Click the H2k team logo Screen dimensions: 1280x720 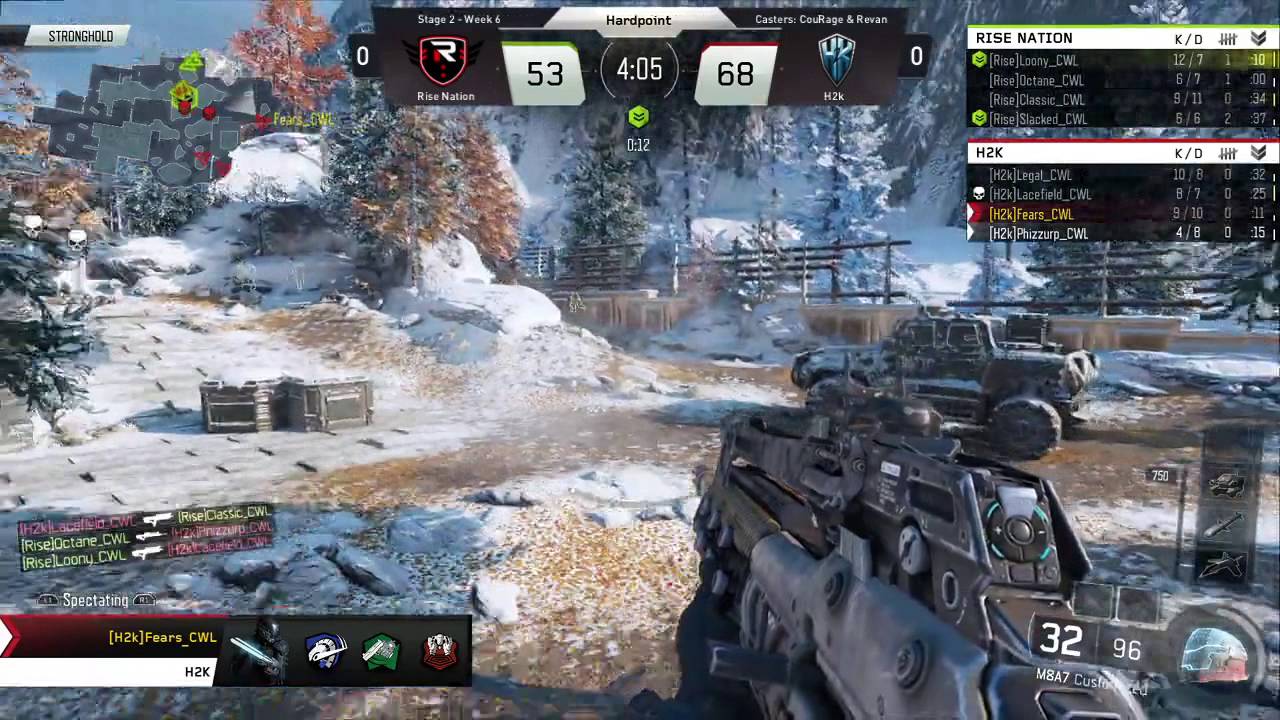(x=835, y=60)
